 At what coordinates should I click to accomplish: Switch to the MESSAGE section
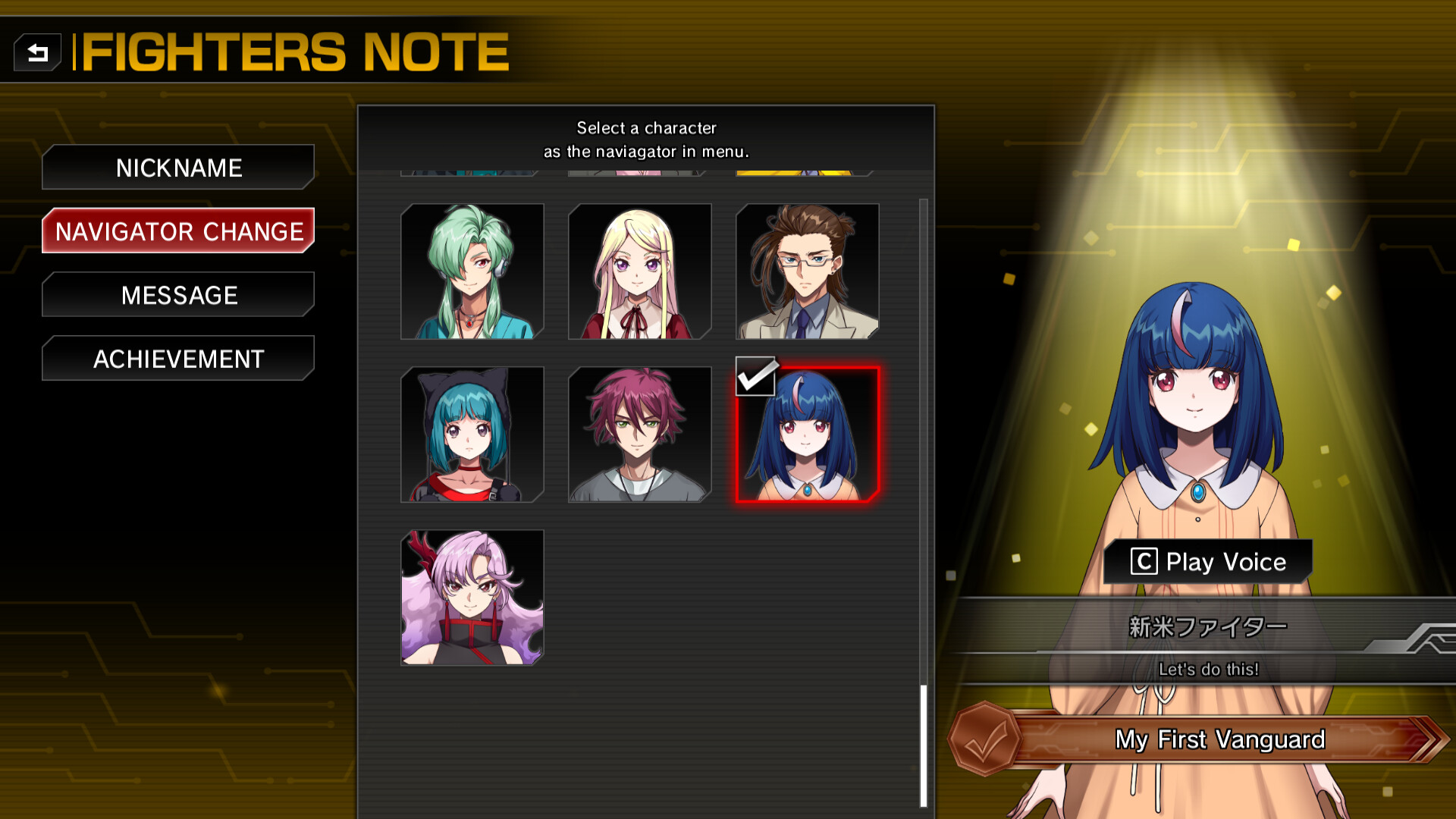coord(177,295)
